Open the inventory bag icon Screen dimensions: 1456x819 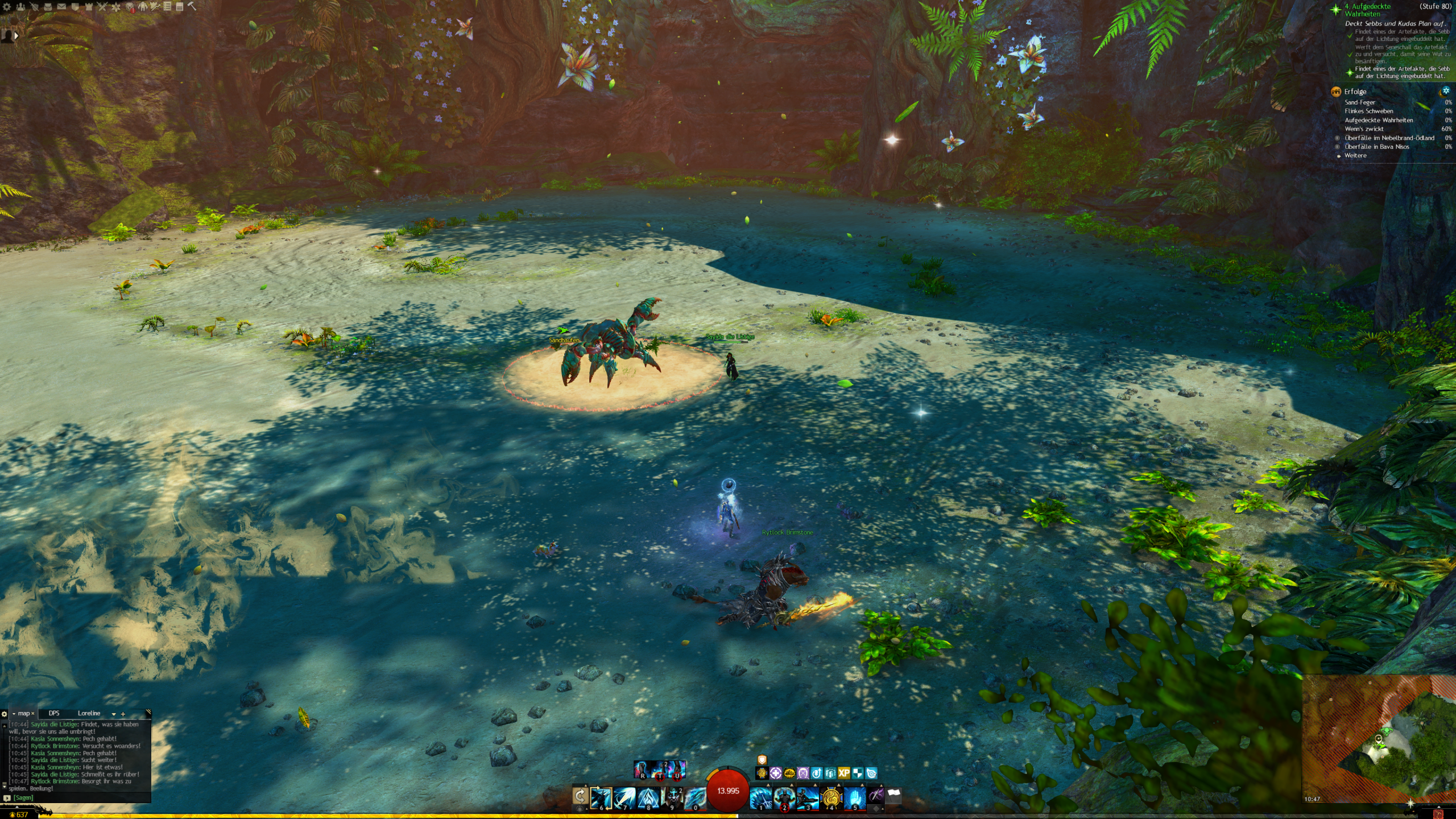click(48, 7)
